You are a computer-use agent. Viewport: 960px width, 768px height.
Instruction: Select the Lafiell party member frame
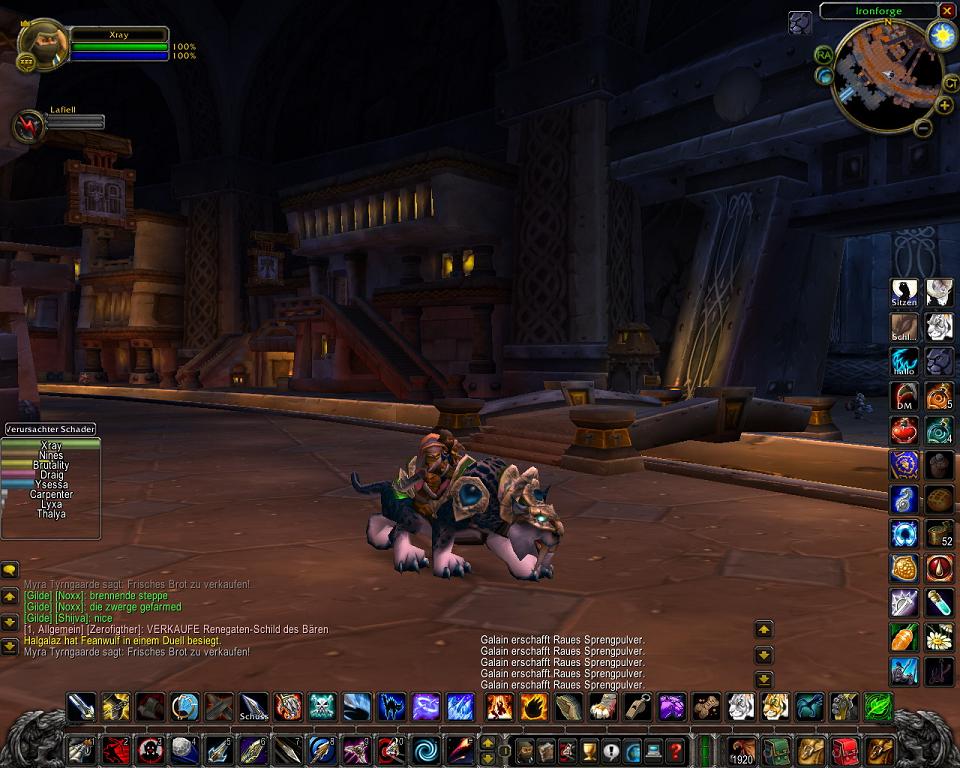[27, 125]
